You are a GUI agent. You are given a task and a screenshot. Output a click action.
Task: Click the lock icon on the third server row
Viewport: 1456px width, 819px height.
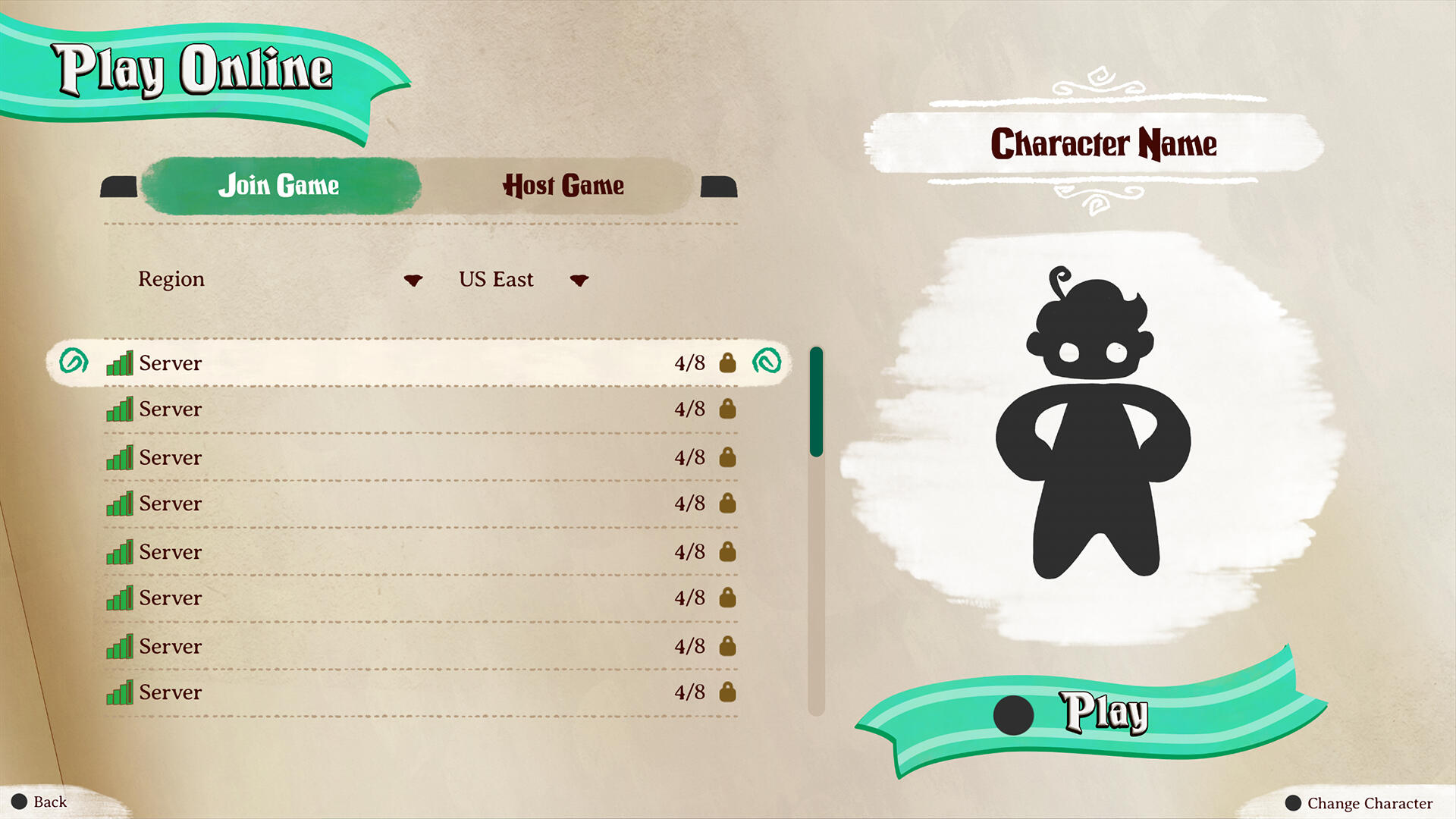tap(726, 457)
